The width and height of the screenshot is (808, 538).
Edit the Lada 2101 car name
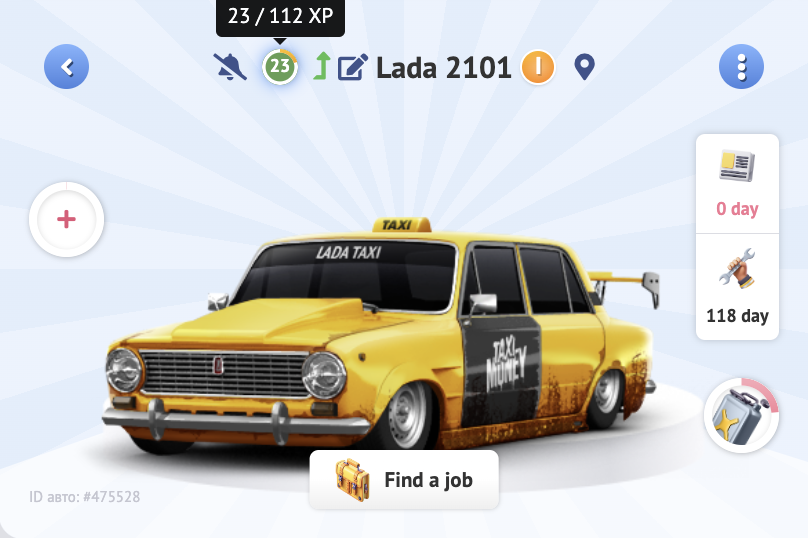point(352,67)
